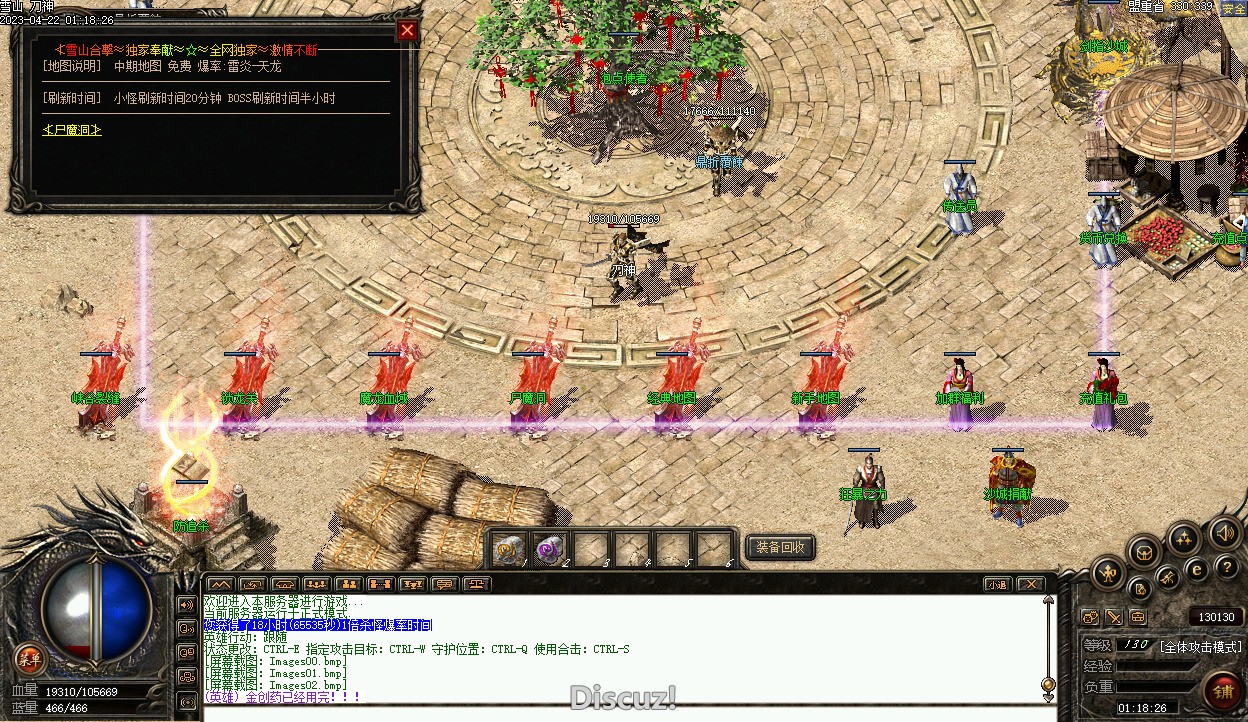1248x722 pixels.
Task: Open the 装备回收 equipment recycle button
Action: pyautogui.click(x=780, y=547)
